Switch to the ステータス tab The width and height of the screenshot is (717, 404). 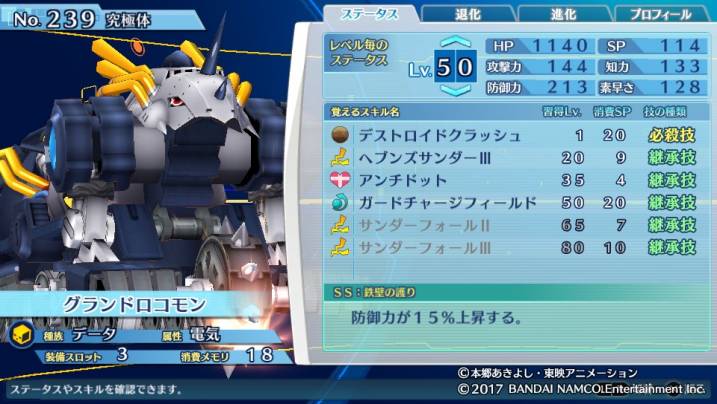tap(367, 13)
